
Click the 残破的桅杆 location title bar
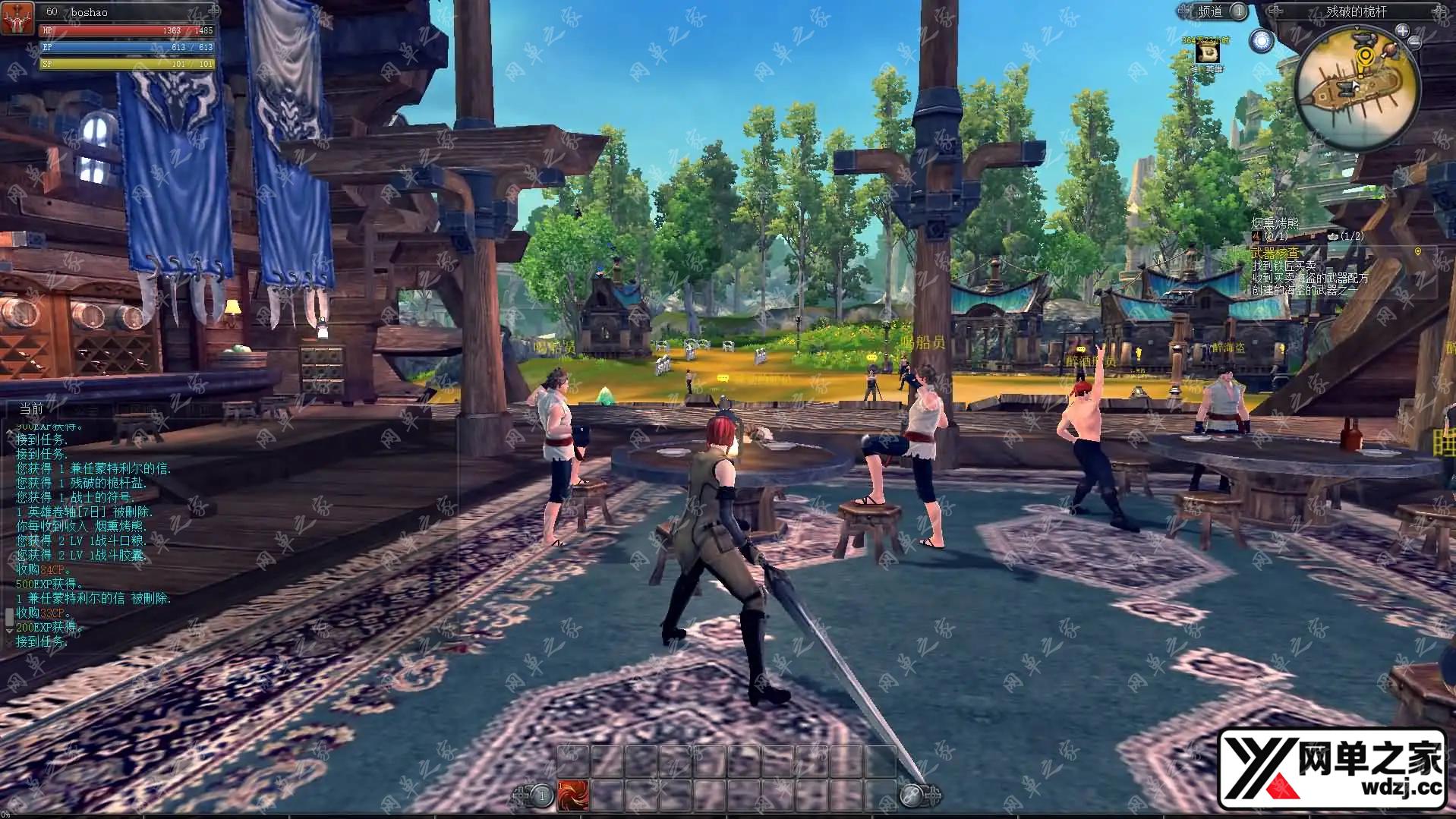click(x=1355, y=11)
